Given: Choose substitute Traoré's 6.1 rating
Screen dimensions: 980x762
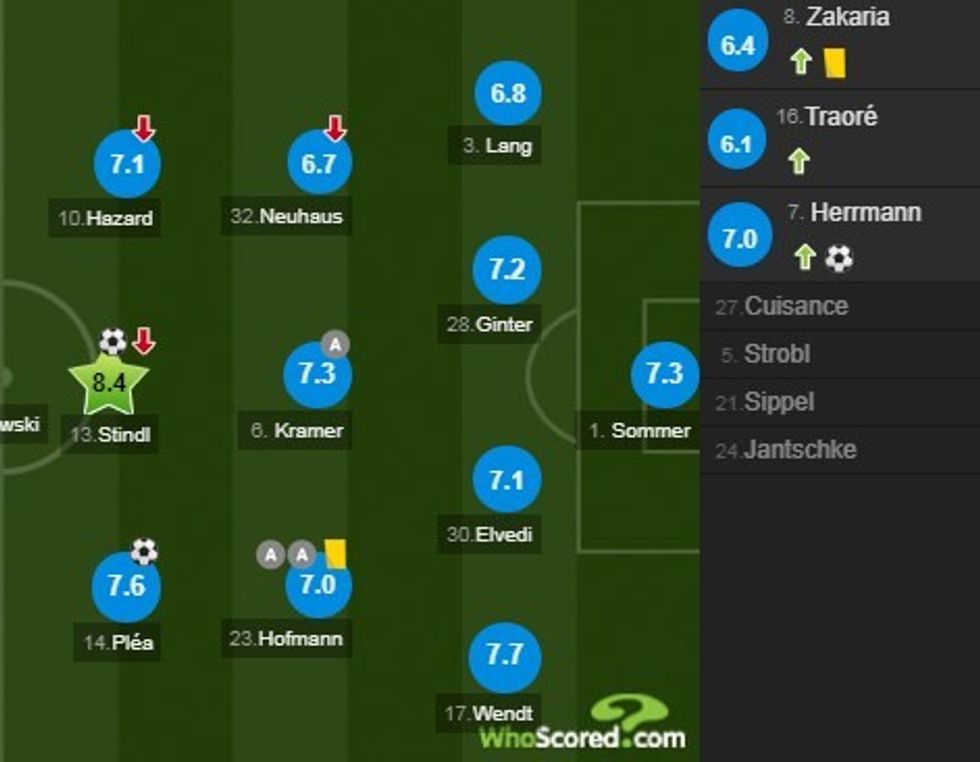Looking at the screenshot, I should click(x=735, y=144).
